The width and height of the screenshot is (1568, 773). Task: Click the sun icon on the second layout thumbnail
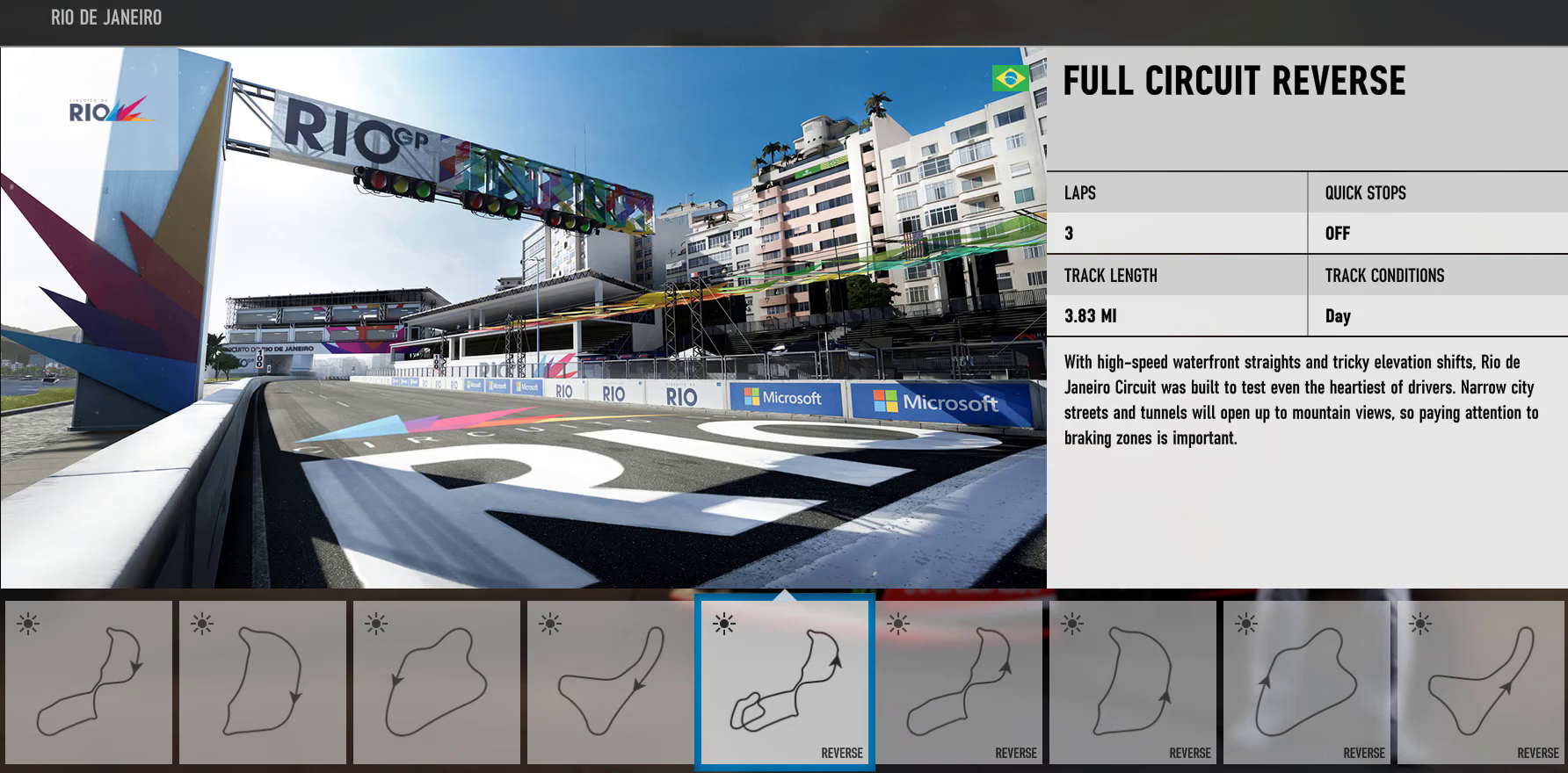point(202,625)
